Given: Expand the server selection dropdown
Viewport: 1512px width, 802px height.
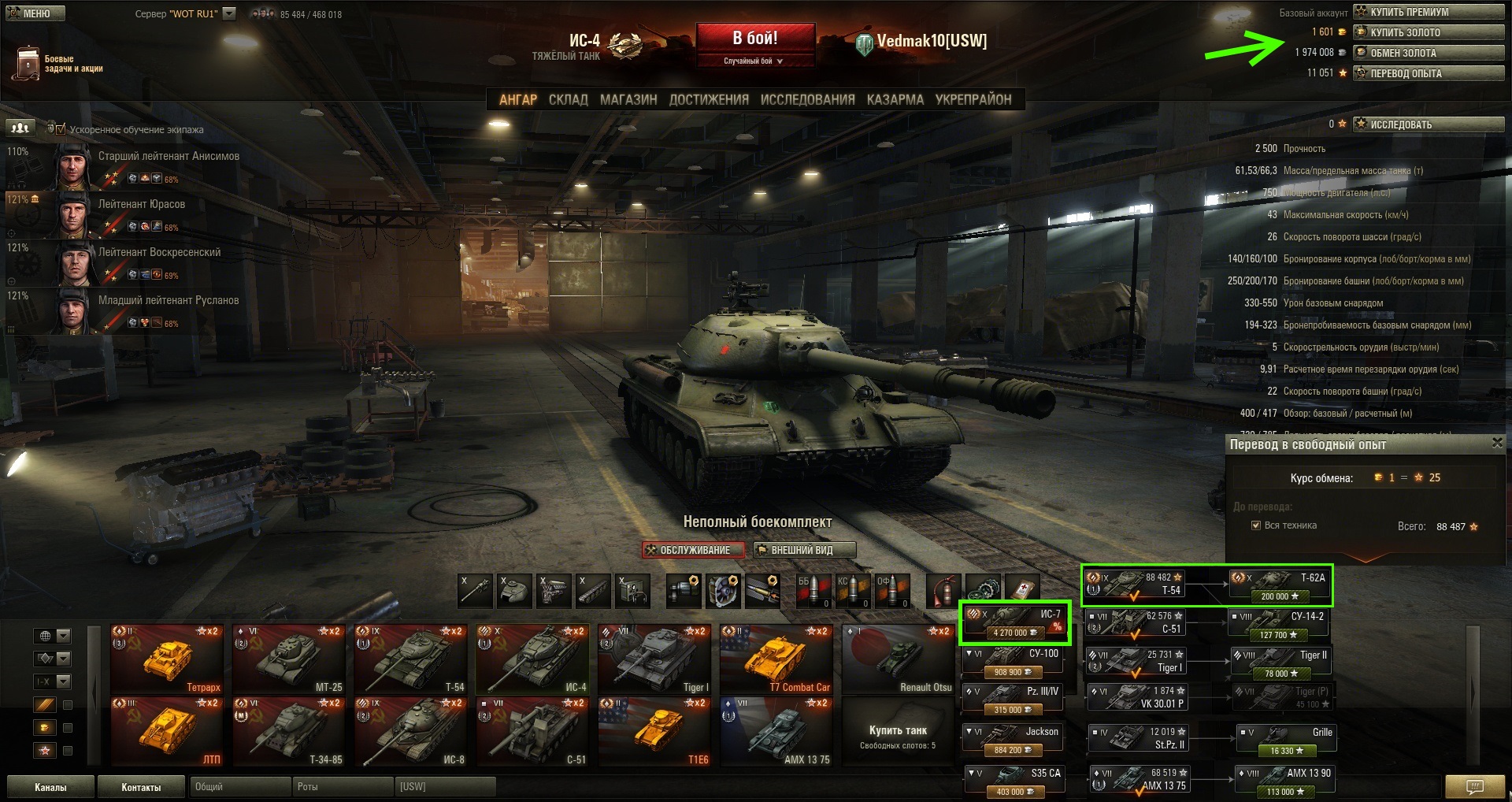Looking at the screenshot, I should point(229,13).
